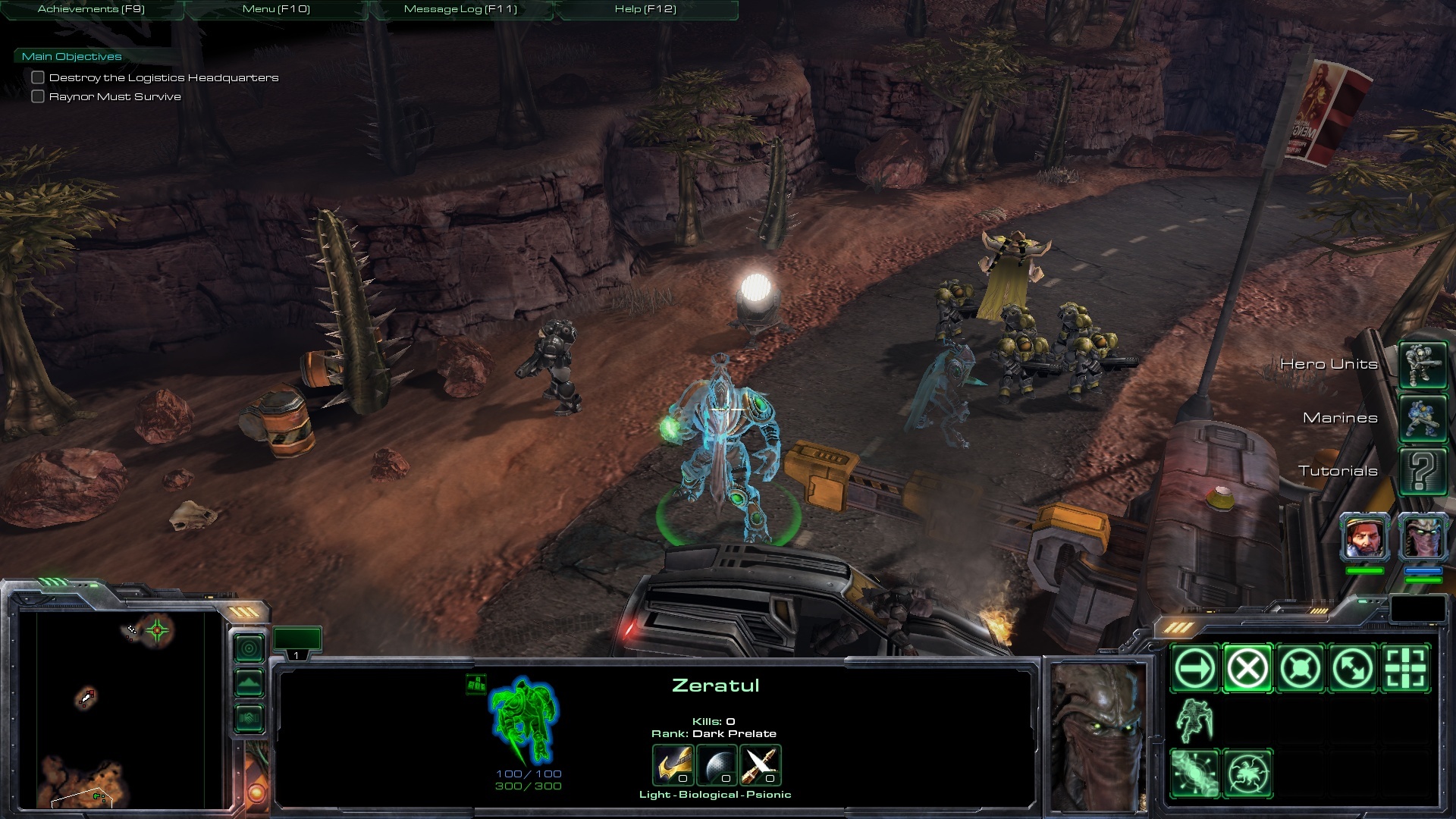Image resolution: width=1456 pixels, height=819 pixels.
Task: Select the Patrol command icon
Action: click(x=1352, y=668)
